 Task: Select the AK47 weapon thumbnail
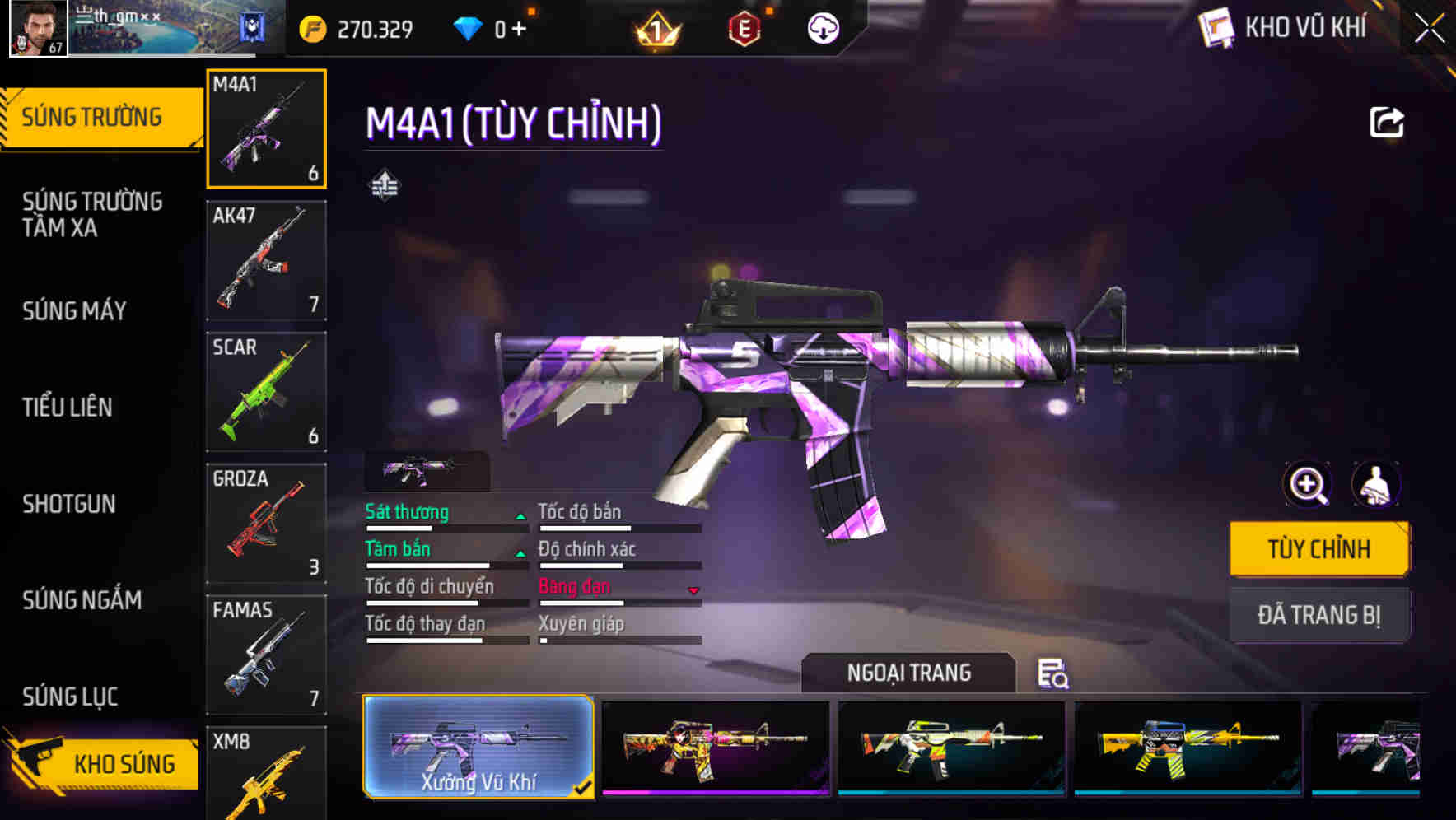(266, 261)
